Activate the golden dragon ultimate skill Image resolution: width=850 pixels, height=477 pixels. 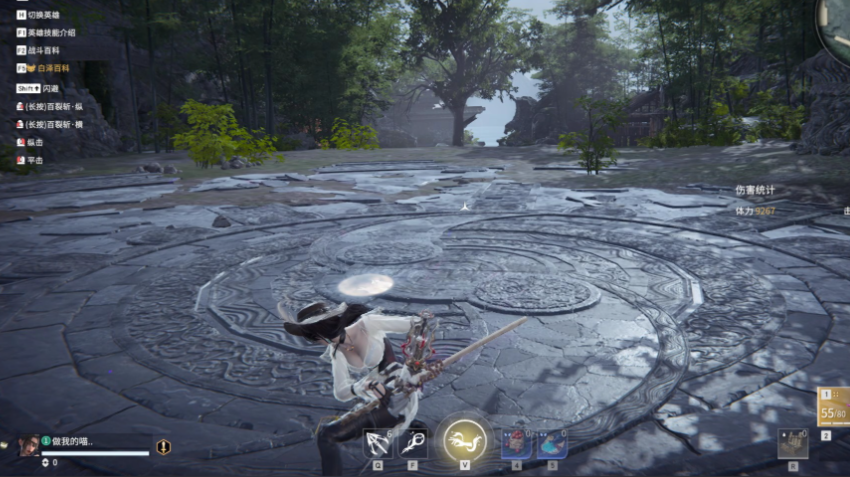[x=465, y=440]
